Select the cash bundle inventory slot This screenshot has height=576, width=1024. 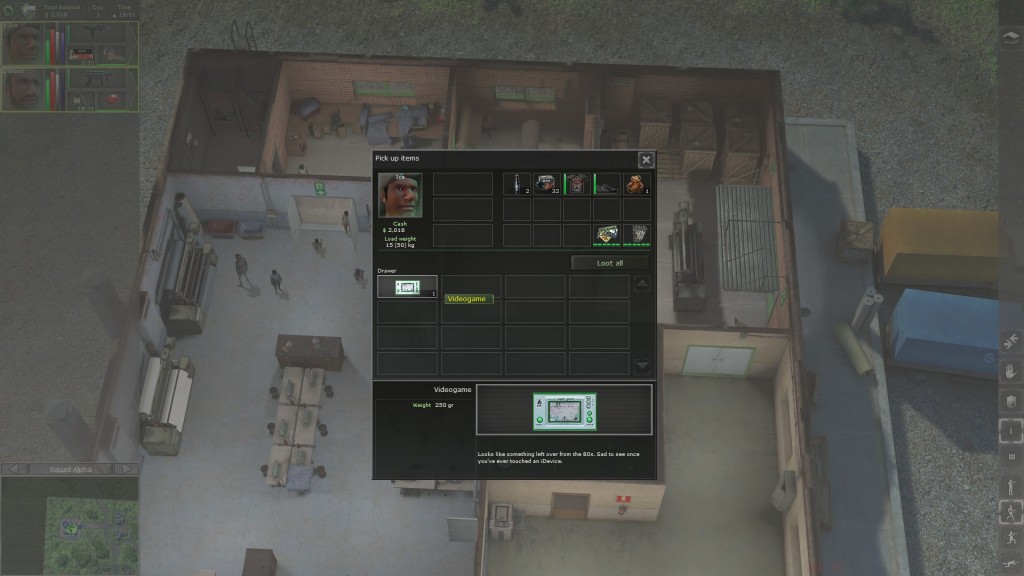coord(607,235)
